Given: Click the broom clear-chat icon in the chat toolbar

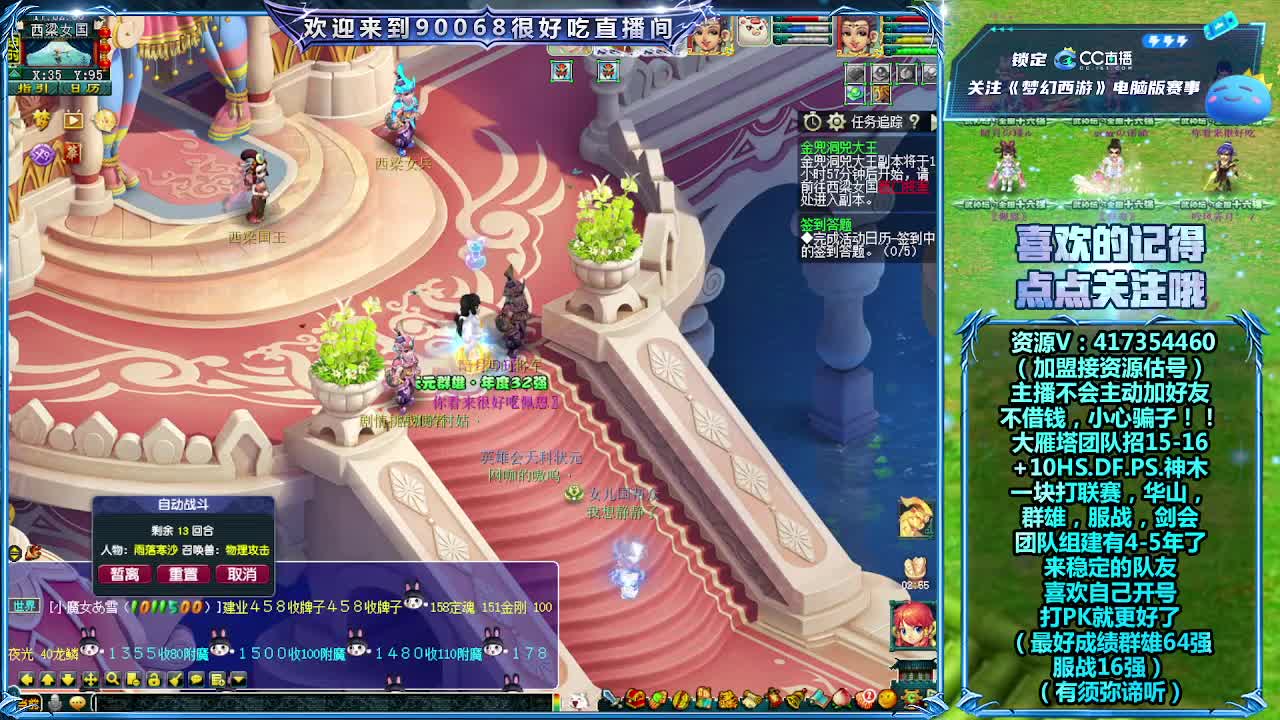Looking at the screenshot, I should pyautogui.click(x=175, y=678).
